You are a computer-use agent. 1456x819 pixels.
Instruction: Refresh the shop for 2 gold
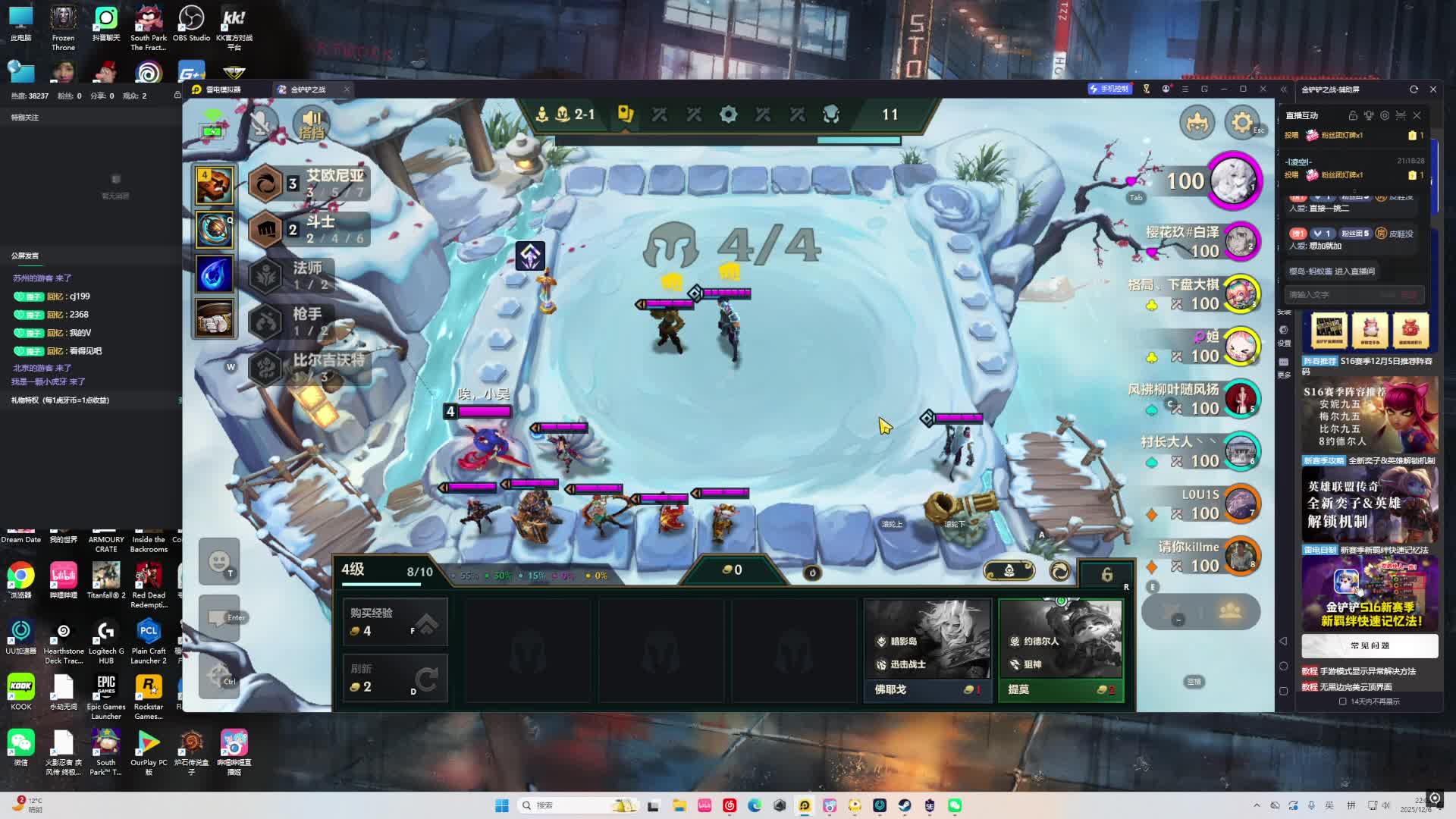pyautogui.click(x=395, y=678)
